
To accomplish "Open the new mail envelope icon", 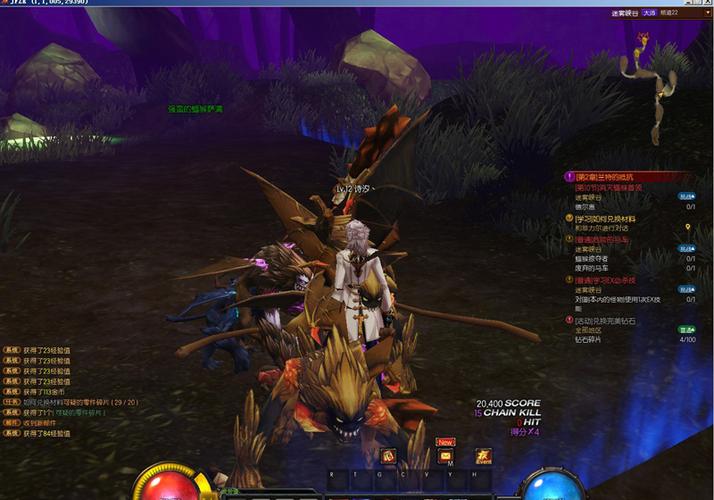I will [446, 457].
